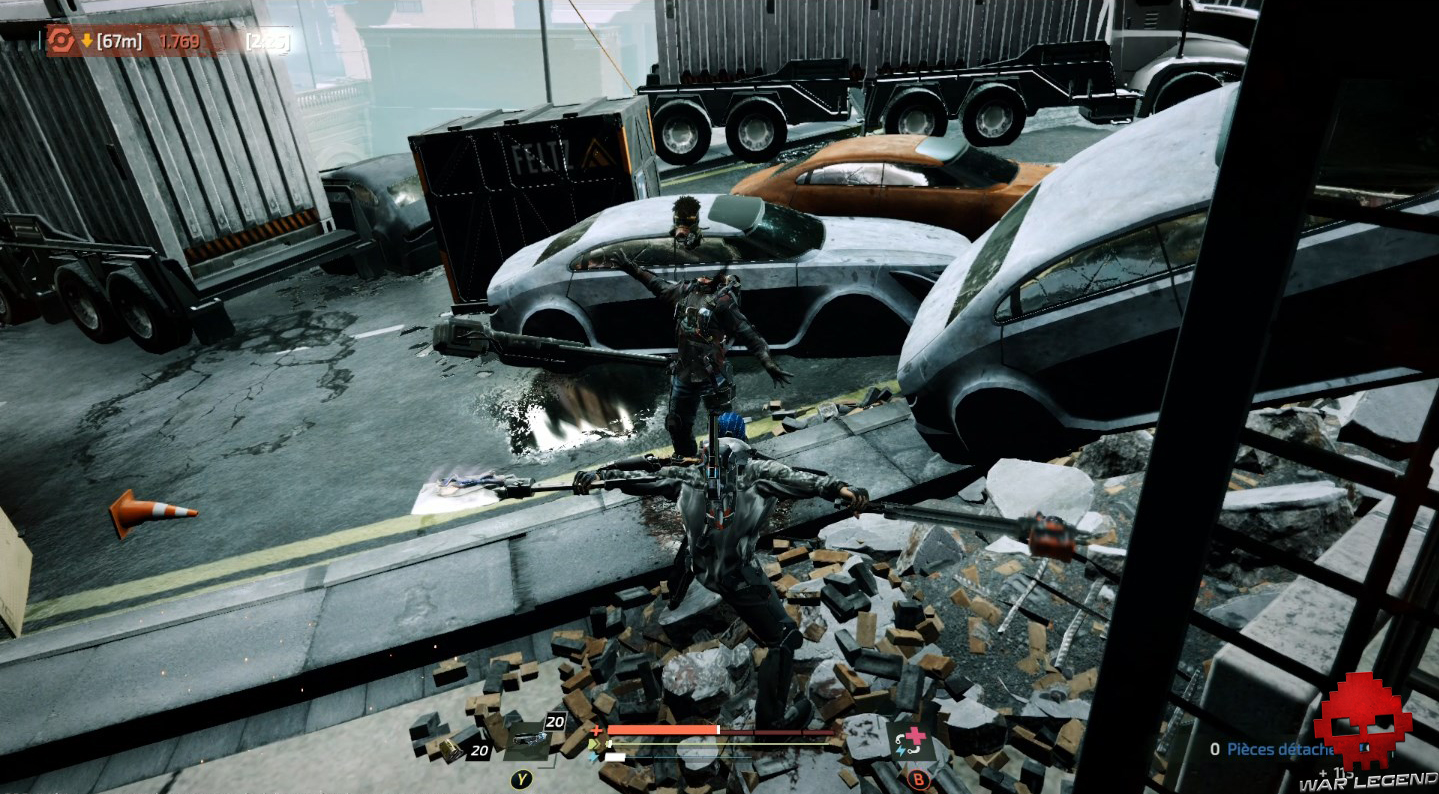Screen dimensions: 1439x794
Task: Click the 1.769 scrap currency value
Action: 180,40
